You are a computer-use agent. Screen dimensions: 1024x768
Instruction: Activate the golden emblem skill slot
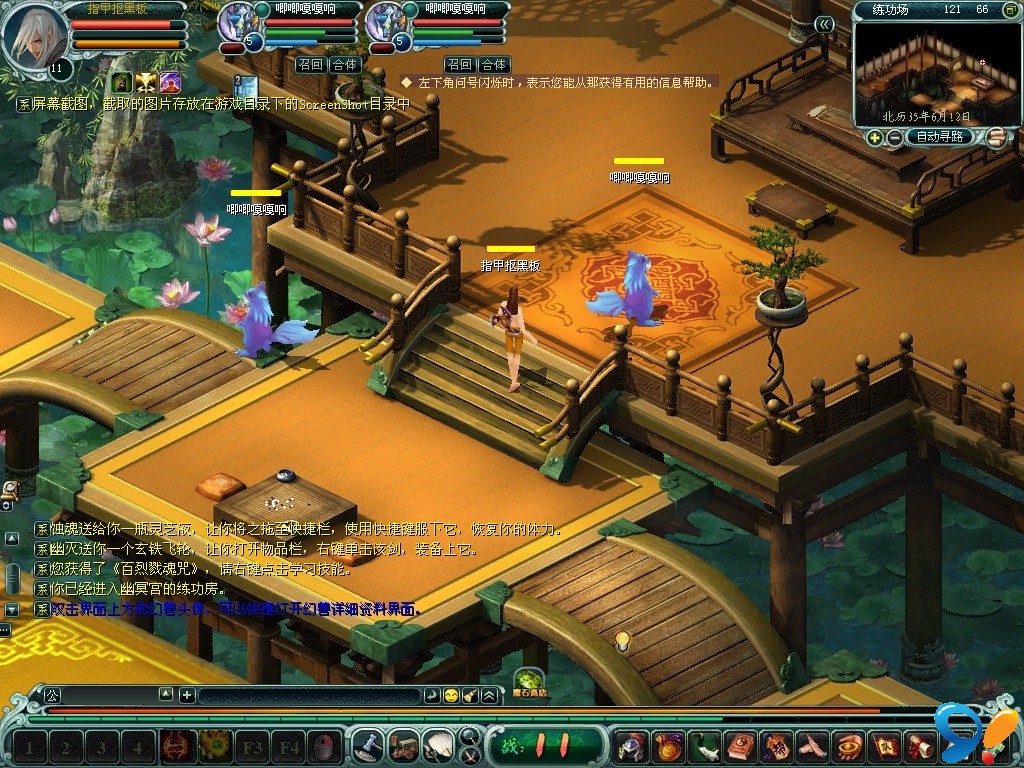215,746
